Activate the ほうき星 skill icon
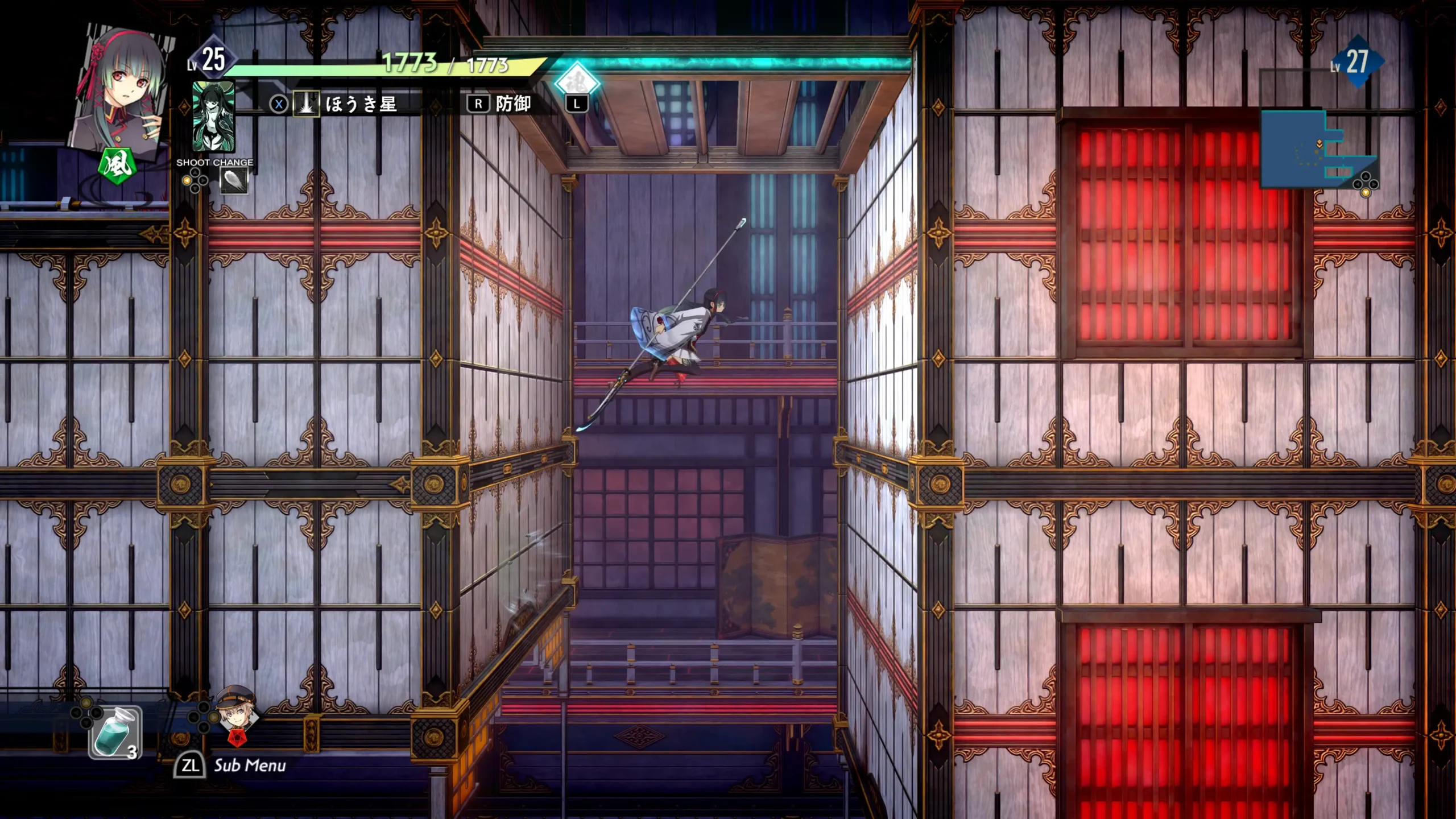Image resolution: width=1456 pixels, height=819 pixels. click(306, 104)
